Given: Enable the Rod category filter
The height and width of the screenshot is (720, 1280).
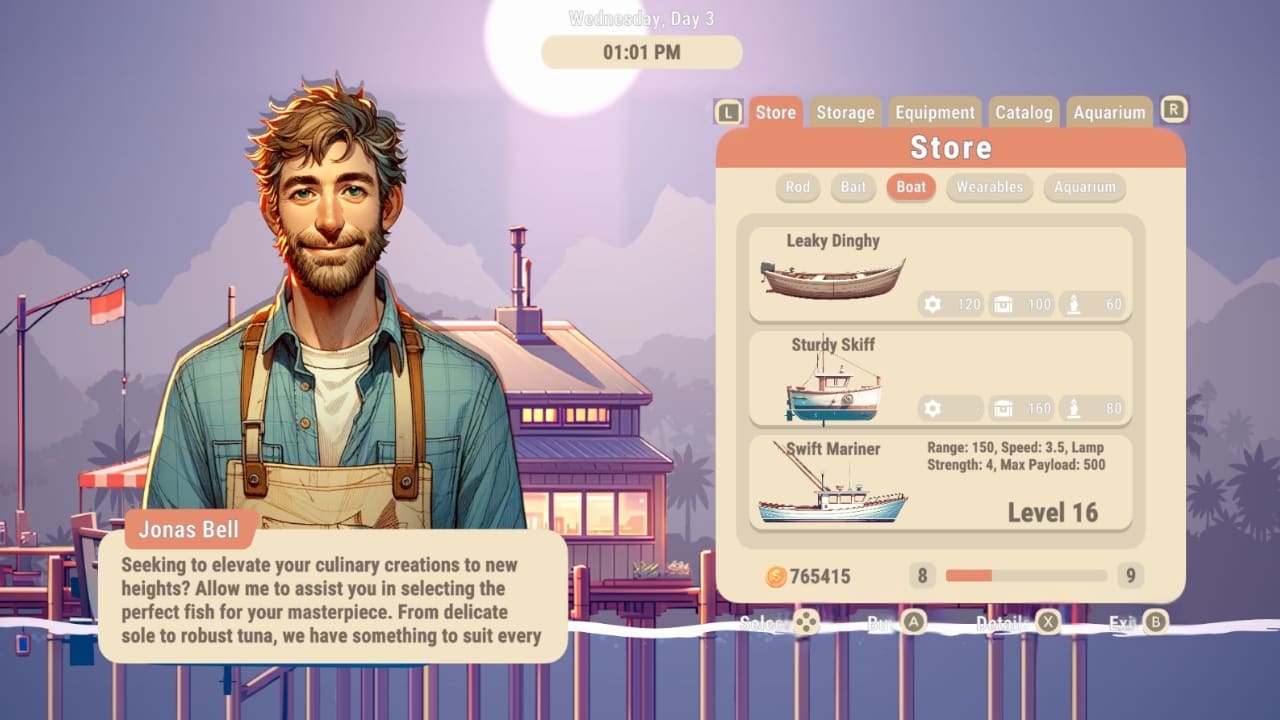Looking at the screenshot, I should (x=797, y=187).
